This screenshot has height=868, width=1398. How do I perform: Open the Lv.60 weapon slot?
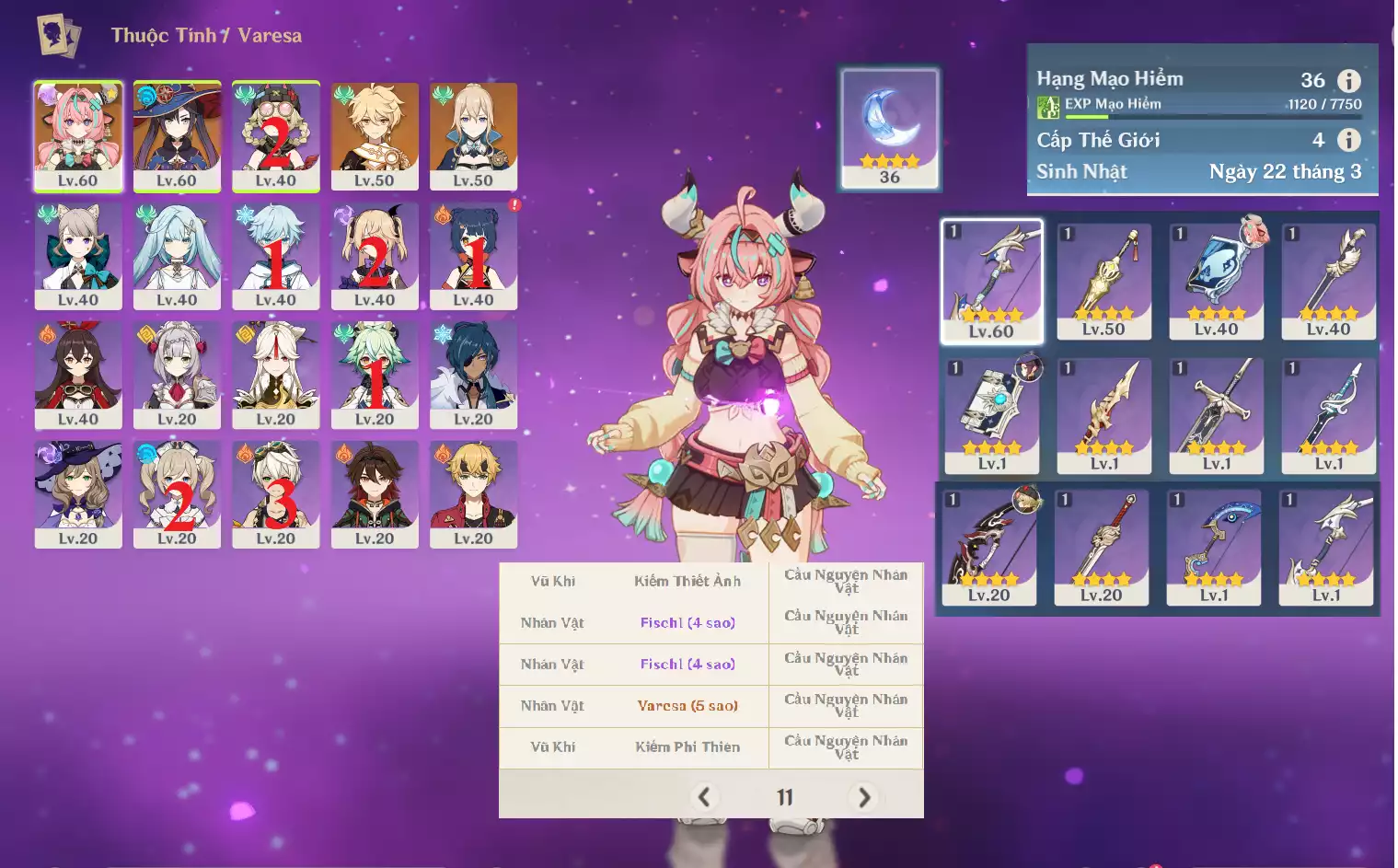(991, 281)
